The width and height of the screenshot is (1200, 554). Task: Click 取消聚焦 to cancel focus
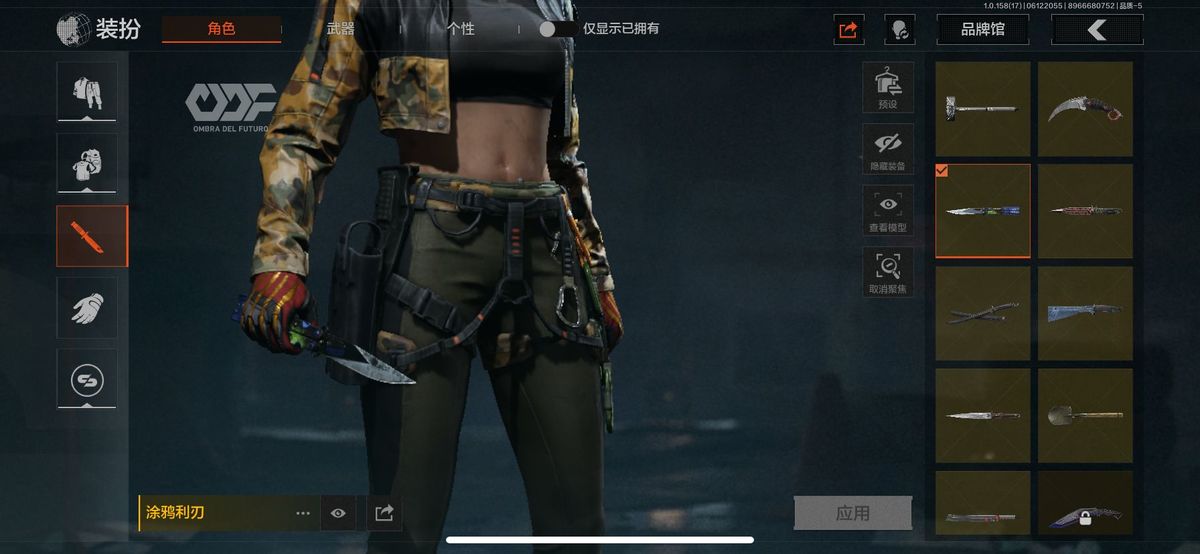(x=887, y=272)
